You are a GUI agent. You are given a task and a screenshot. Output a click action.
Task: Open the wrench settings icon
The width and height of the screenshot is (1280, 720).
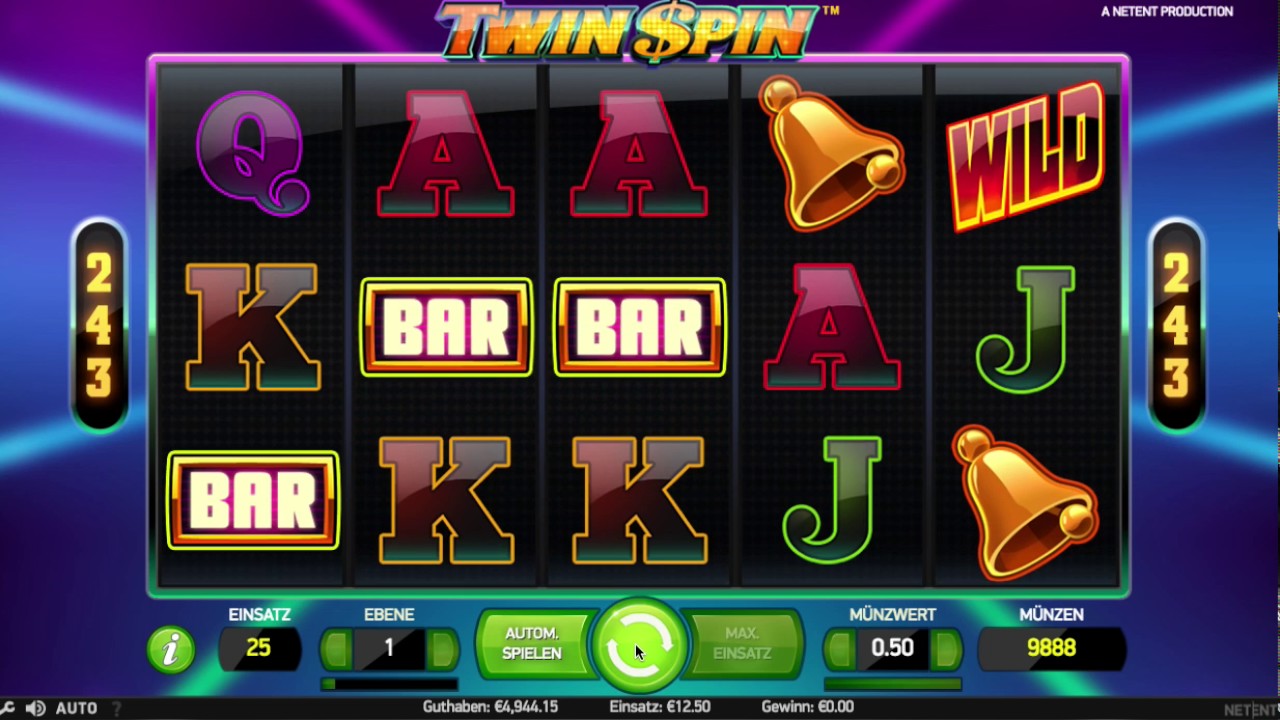(8, 708)
